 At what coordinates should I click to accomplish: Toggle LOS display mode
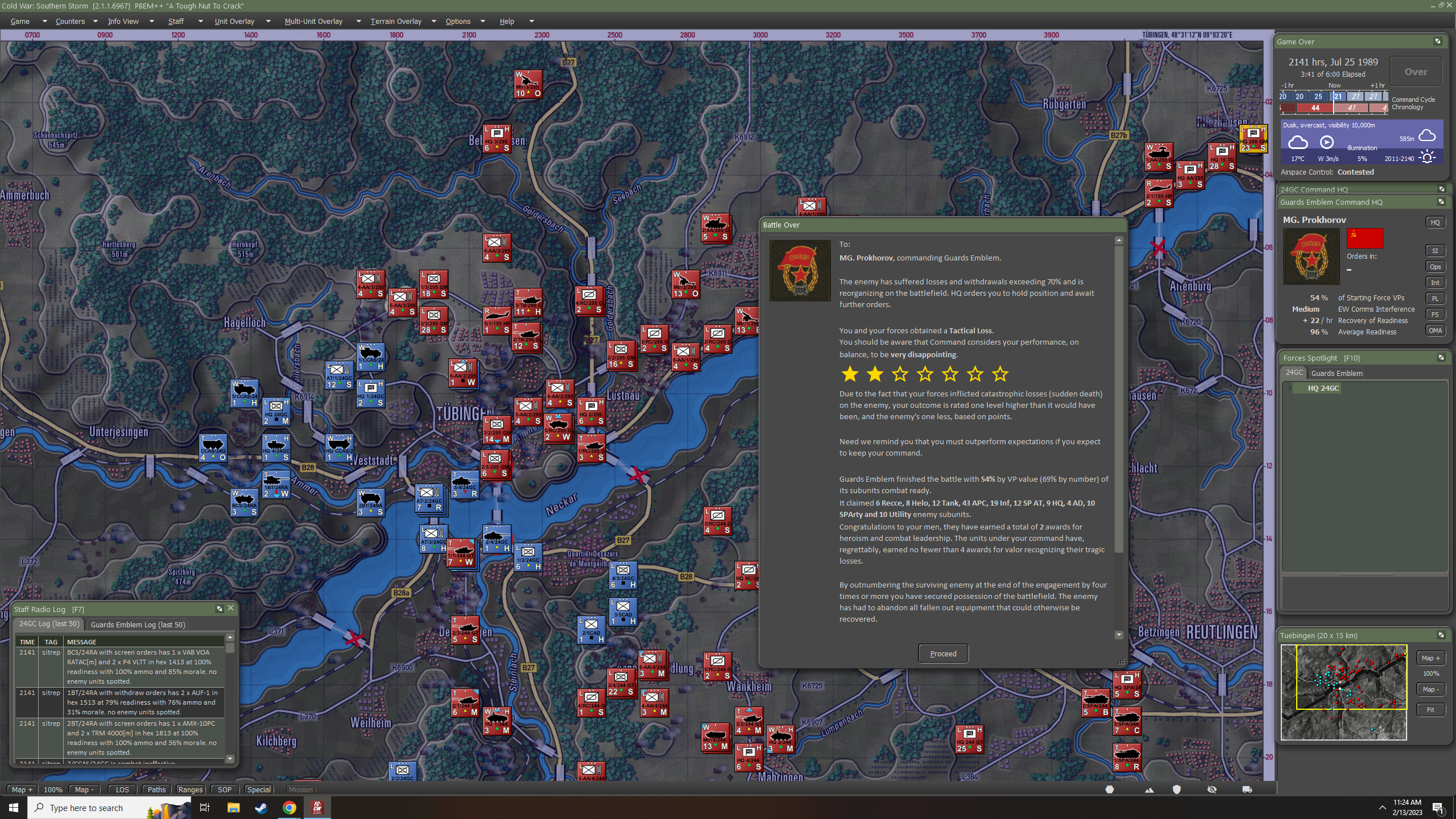[x=122, y=789]
